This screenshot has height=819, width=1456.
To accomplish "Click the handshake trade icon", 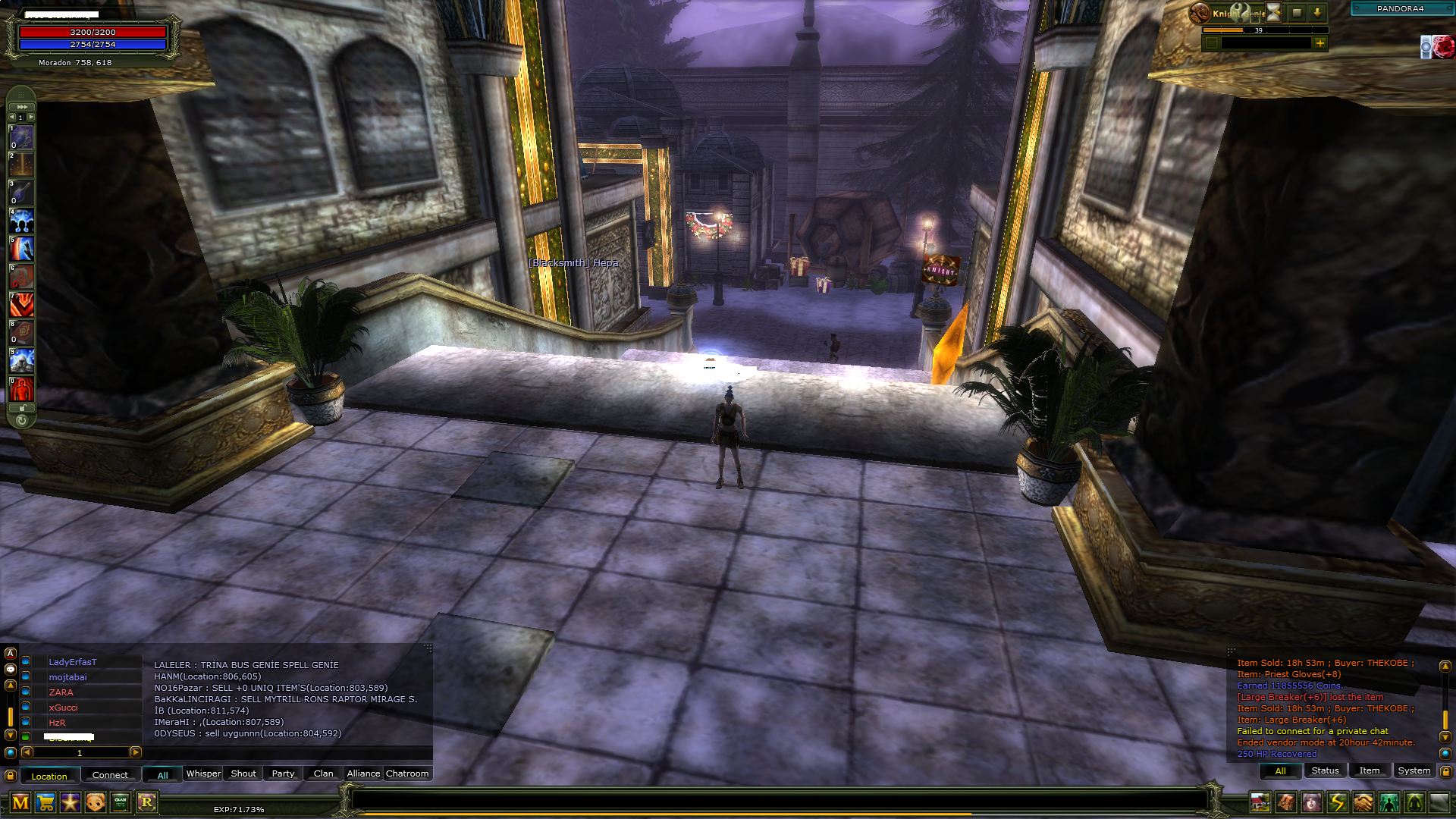I will click(x=1363, y=802).
